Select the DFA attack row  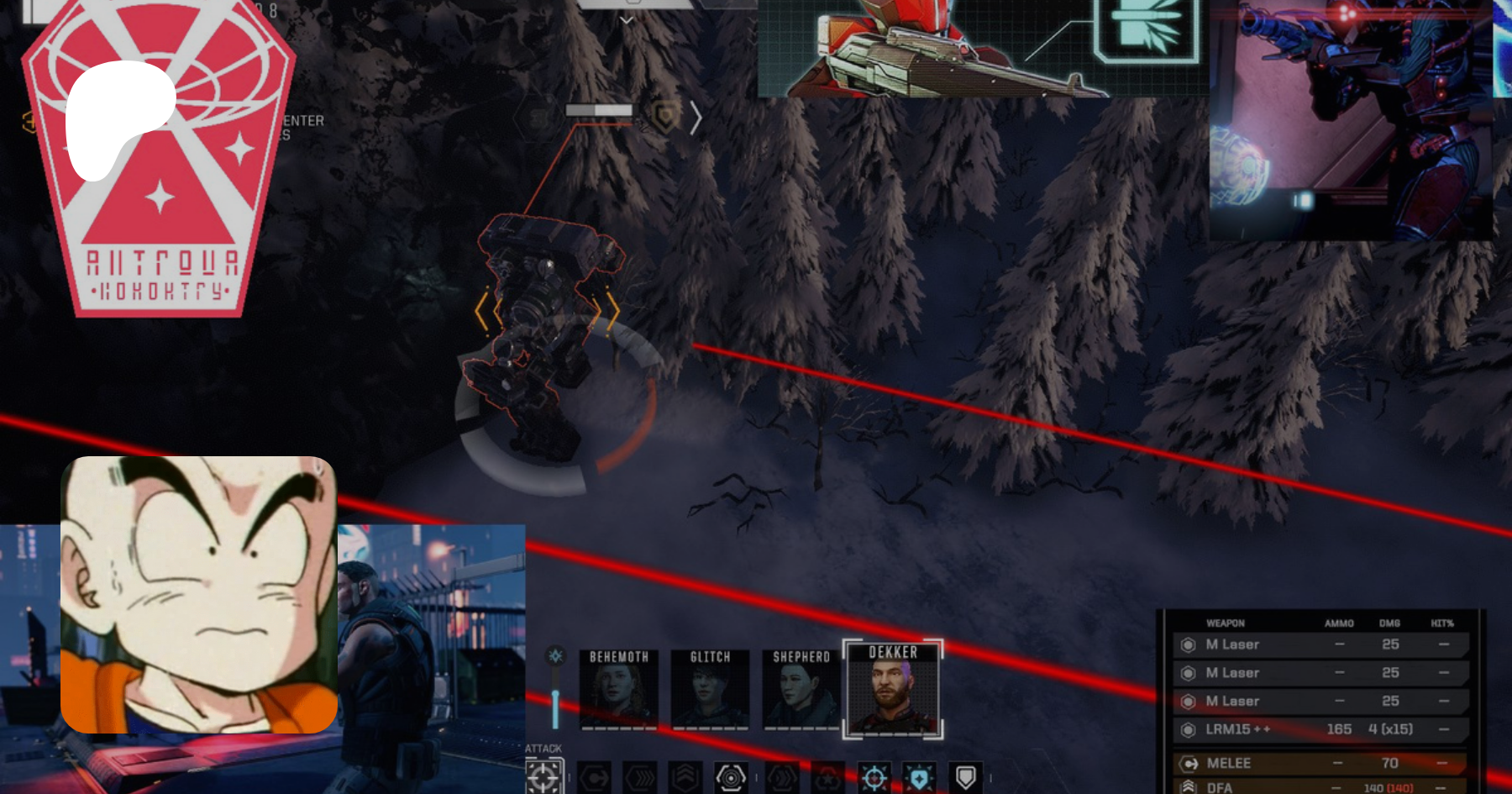(x=1320, y=787)
